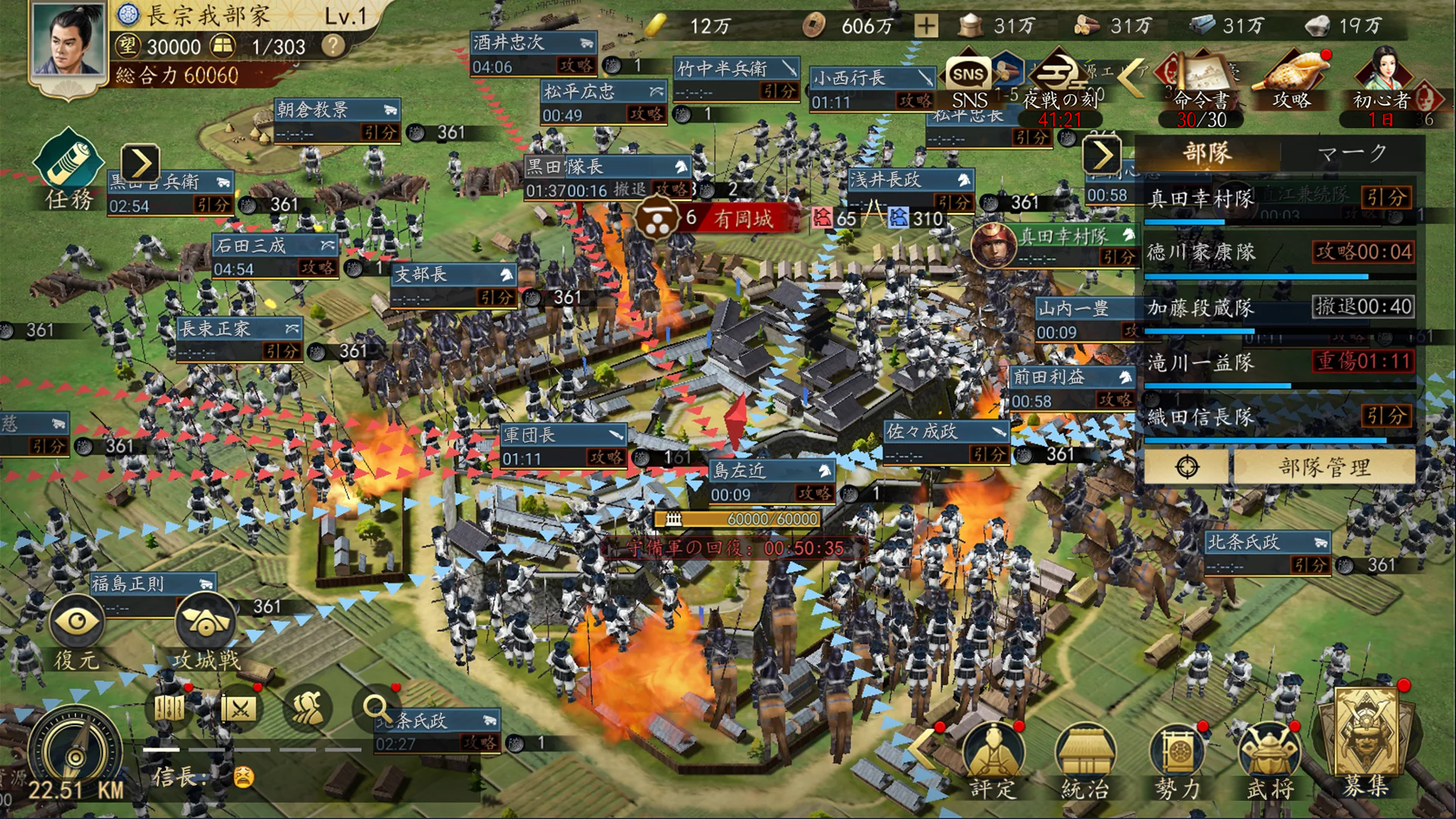Open 部隊管理 troop management
This screenshot has height=819, width=1456.
pyautogui.click(x=1324, y=467)
